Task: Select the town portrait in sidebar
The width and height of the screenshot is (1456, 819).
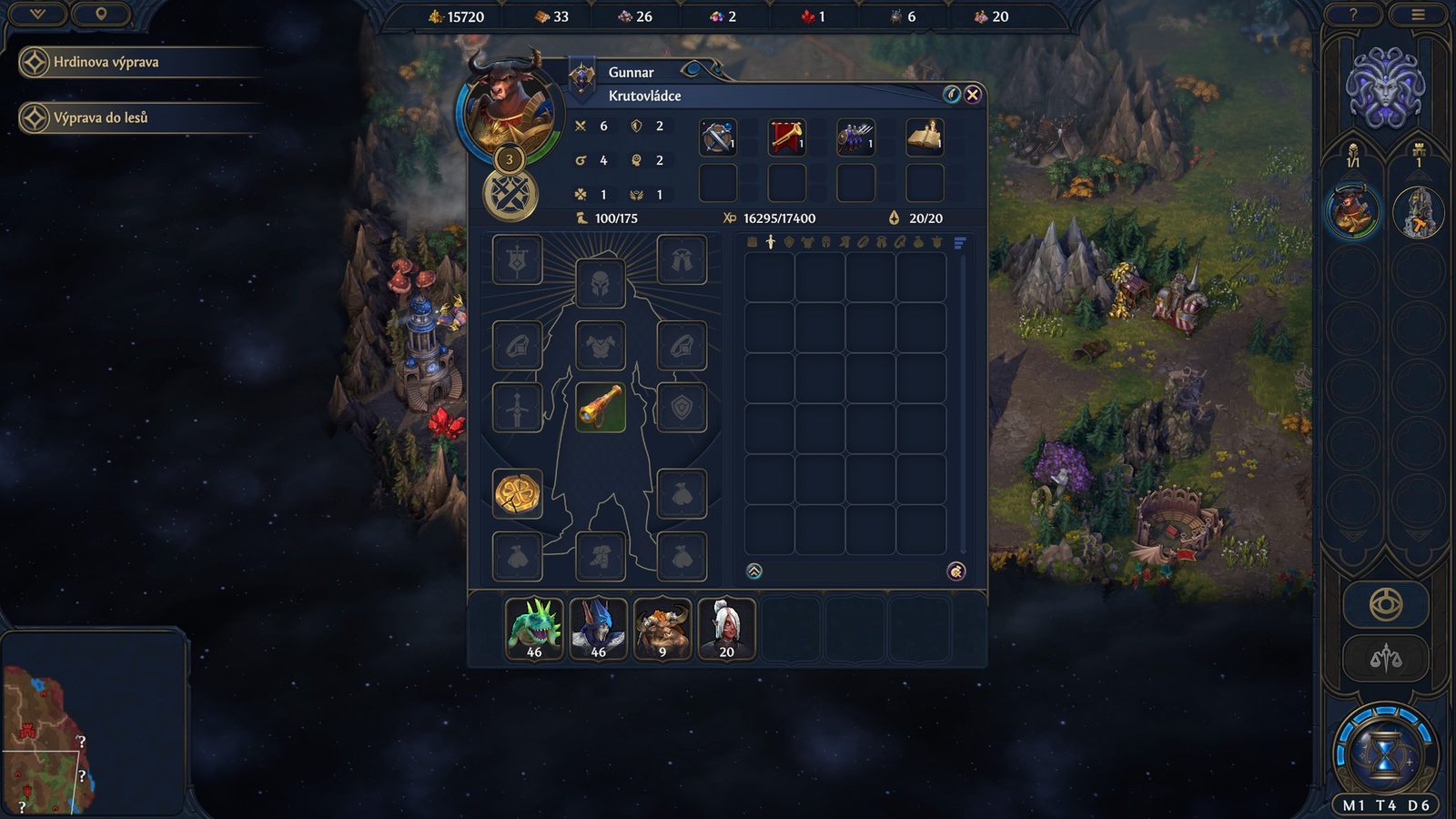Action: coord(1418,212)
